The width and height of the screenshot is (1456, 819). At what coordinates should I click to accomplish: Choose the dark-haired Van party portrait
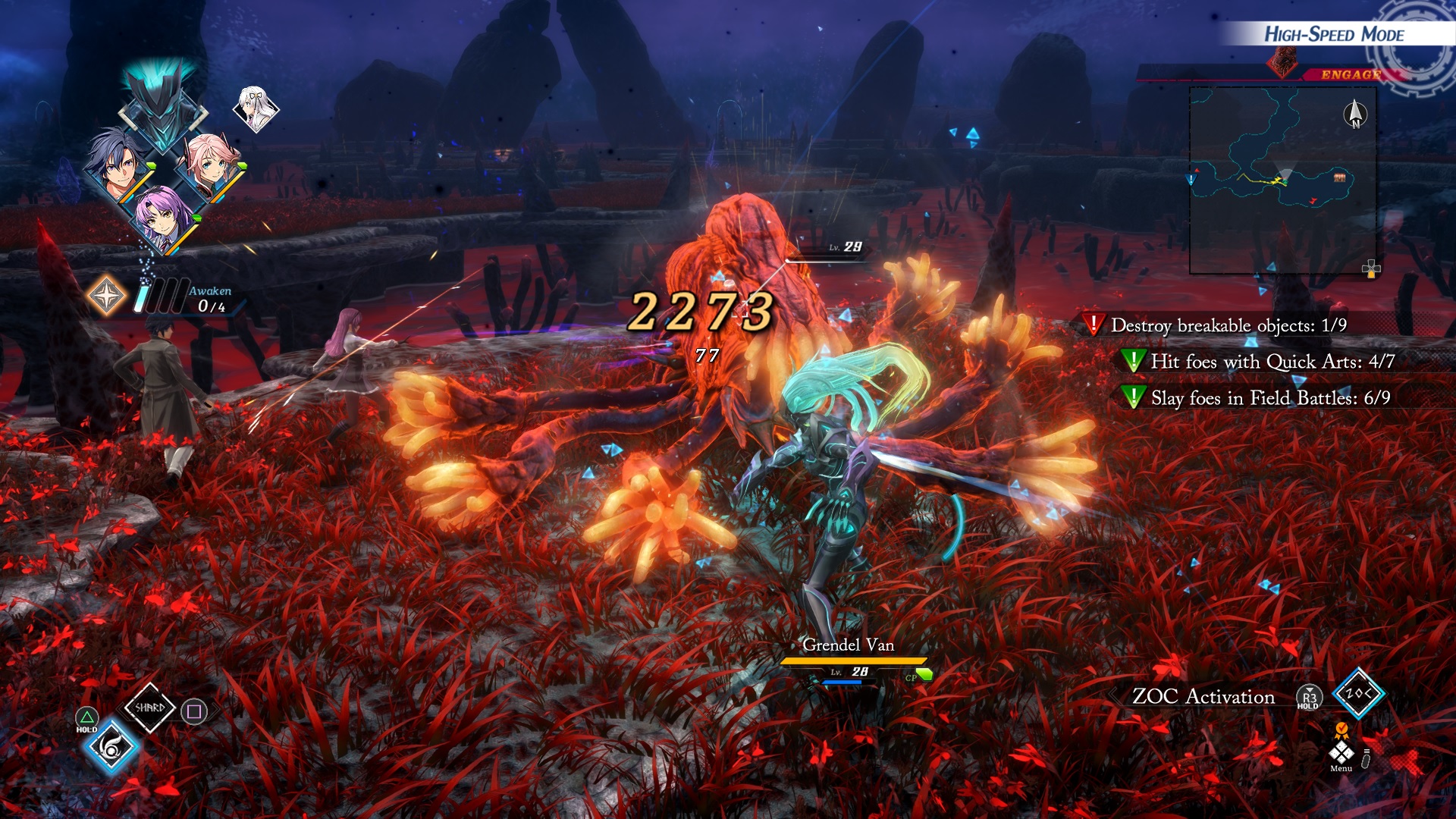(x=116, y=165)
